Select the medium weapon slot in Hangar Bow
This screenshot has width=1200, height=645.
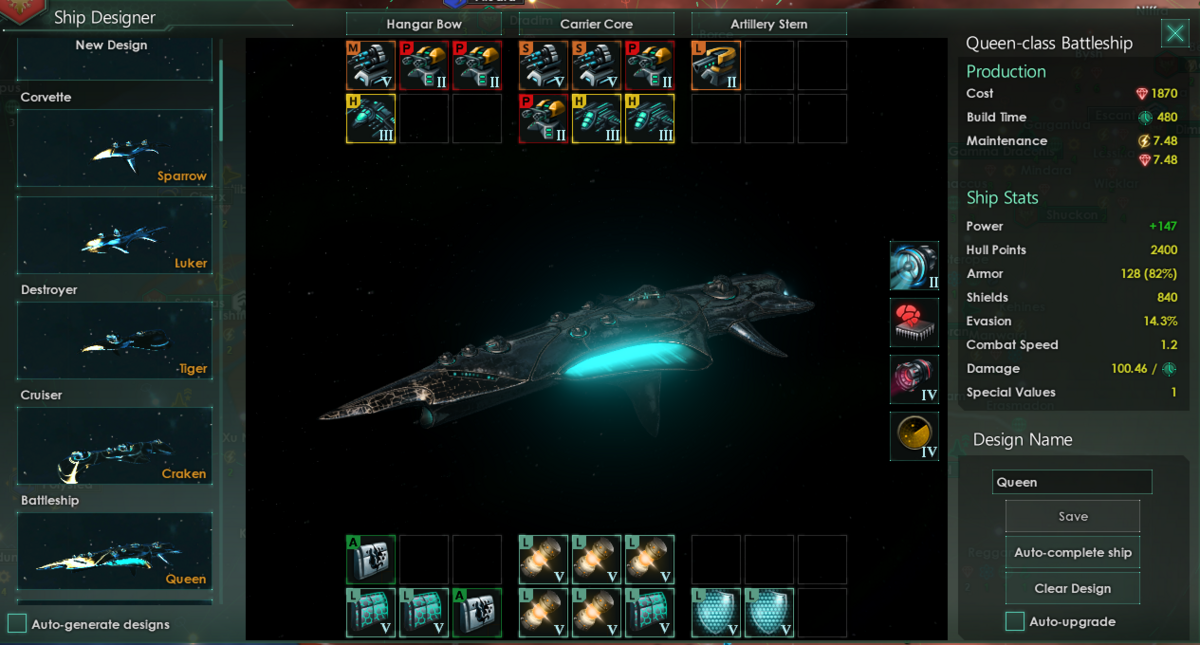371,65
